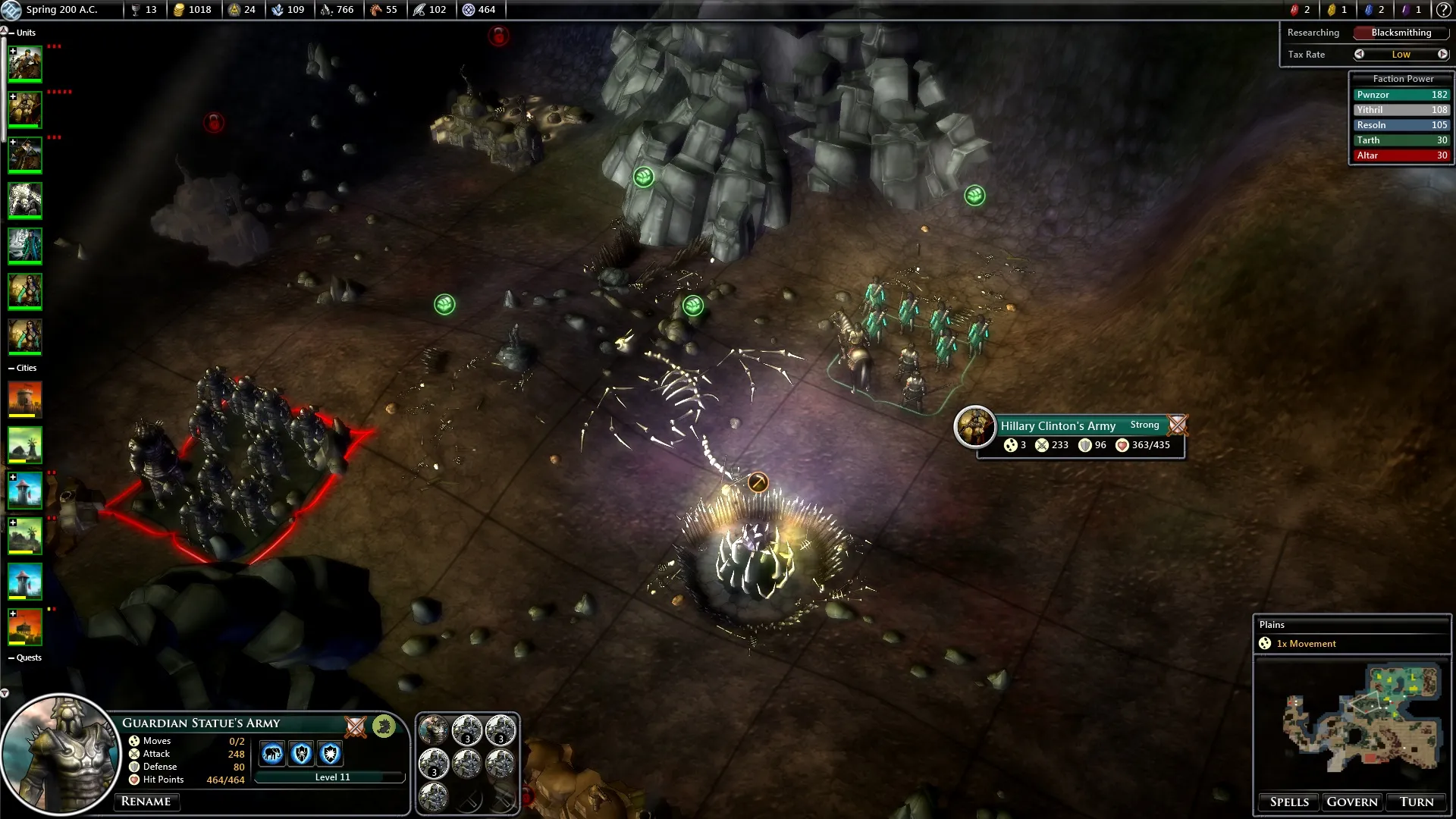End the turn with the Turn button
This screenshot has height=819, width=1456.
pyautogui.click(x=1416, y=802)
